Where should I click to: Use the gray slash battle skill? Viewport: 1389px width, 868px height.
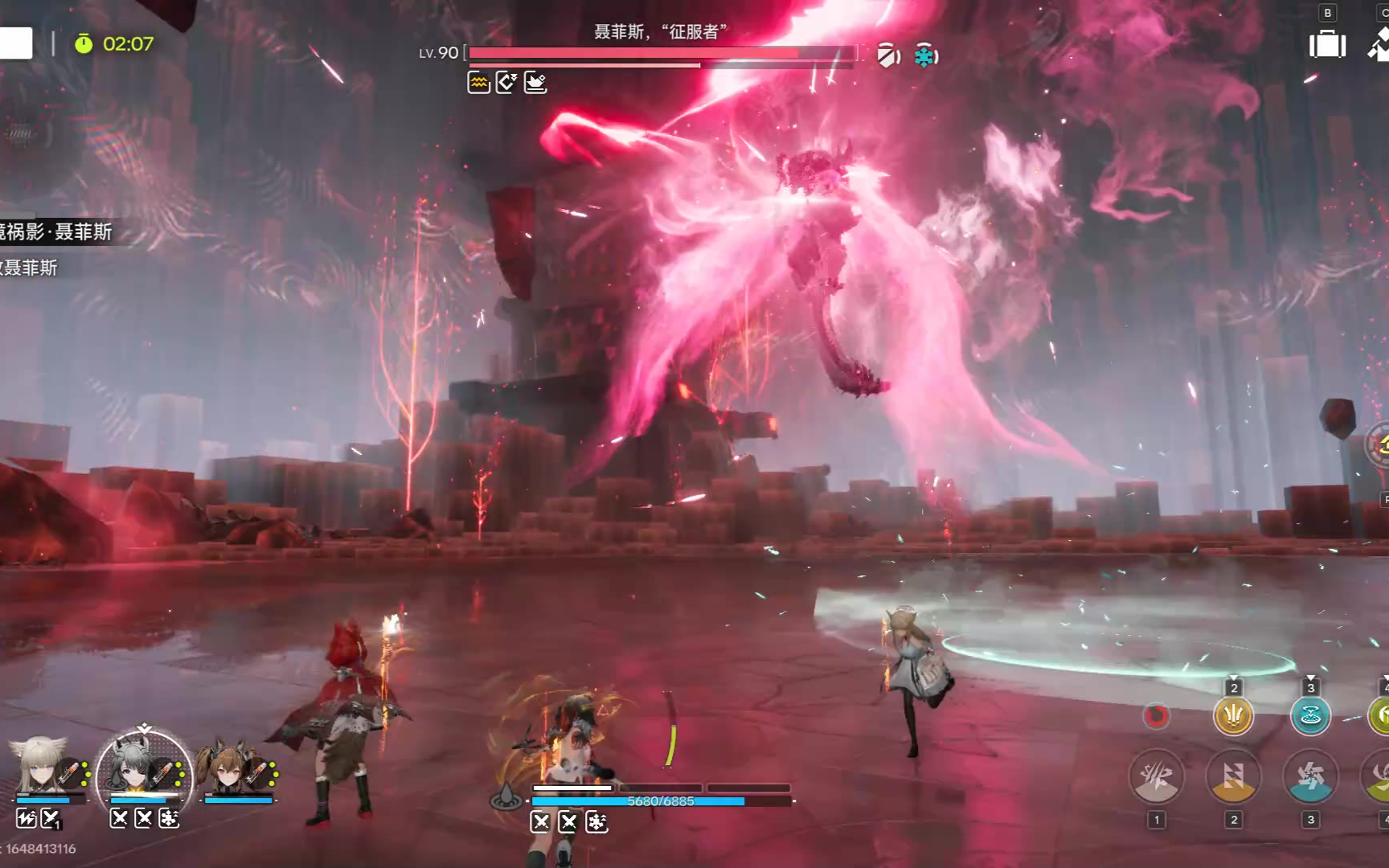coord(1156,776)
